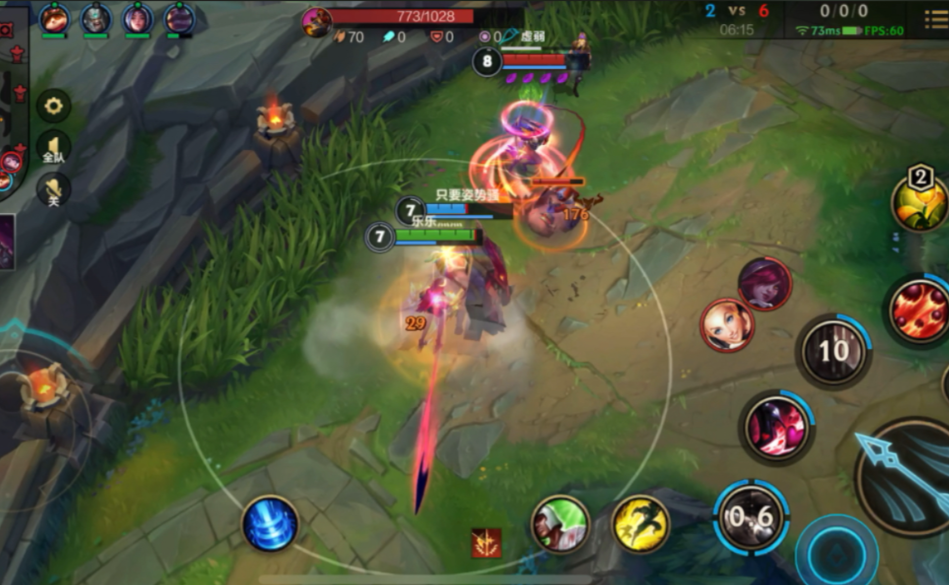Cast the Heal summoner spell
This screenshot has height=585, width=949.
(x=560, y=523)
